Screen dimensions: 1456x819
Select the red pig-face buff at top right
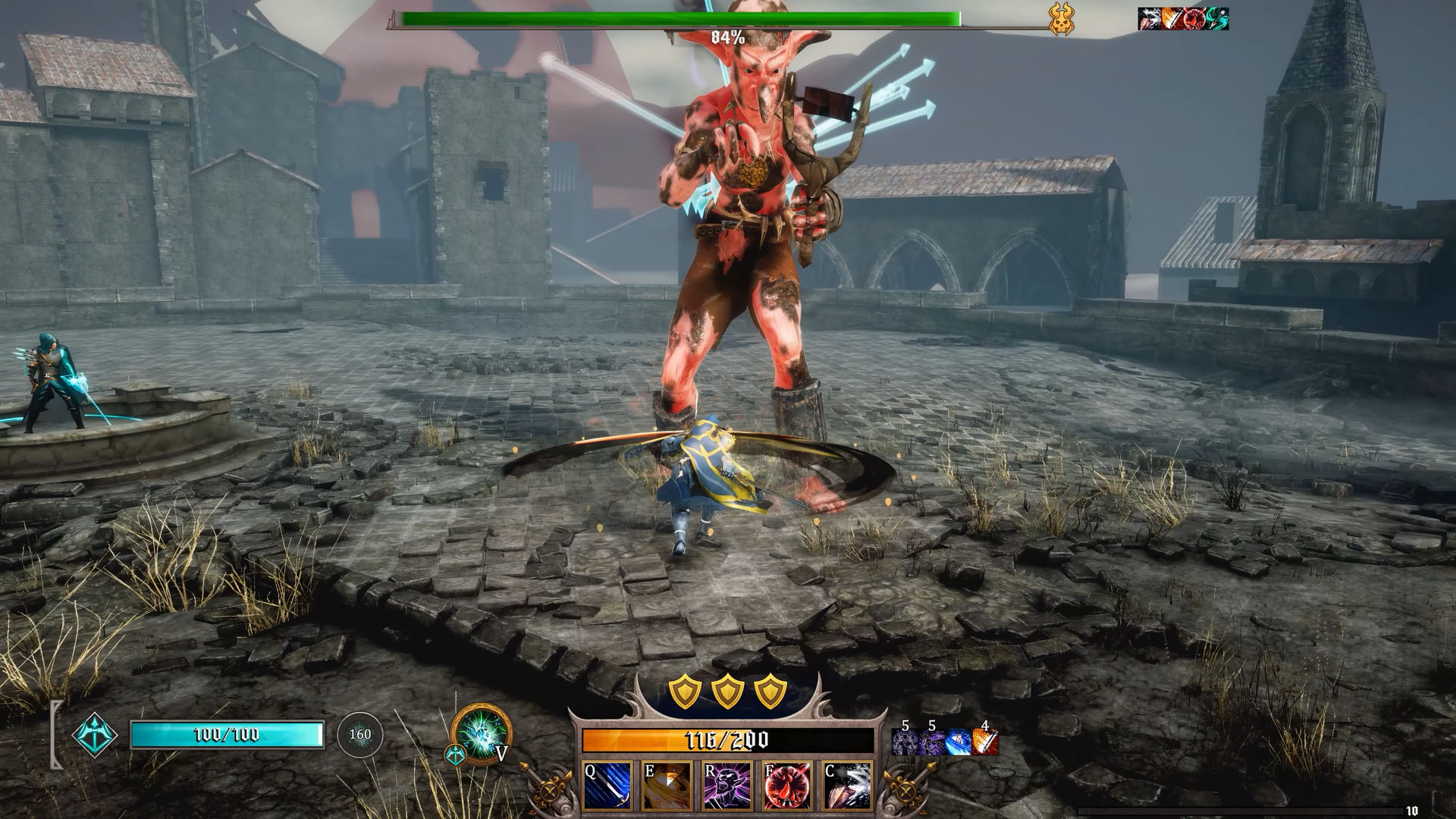(1194, 19)
